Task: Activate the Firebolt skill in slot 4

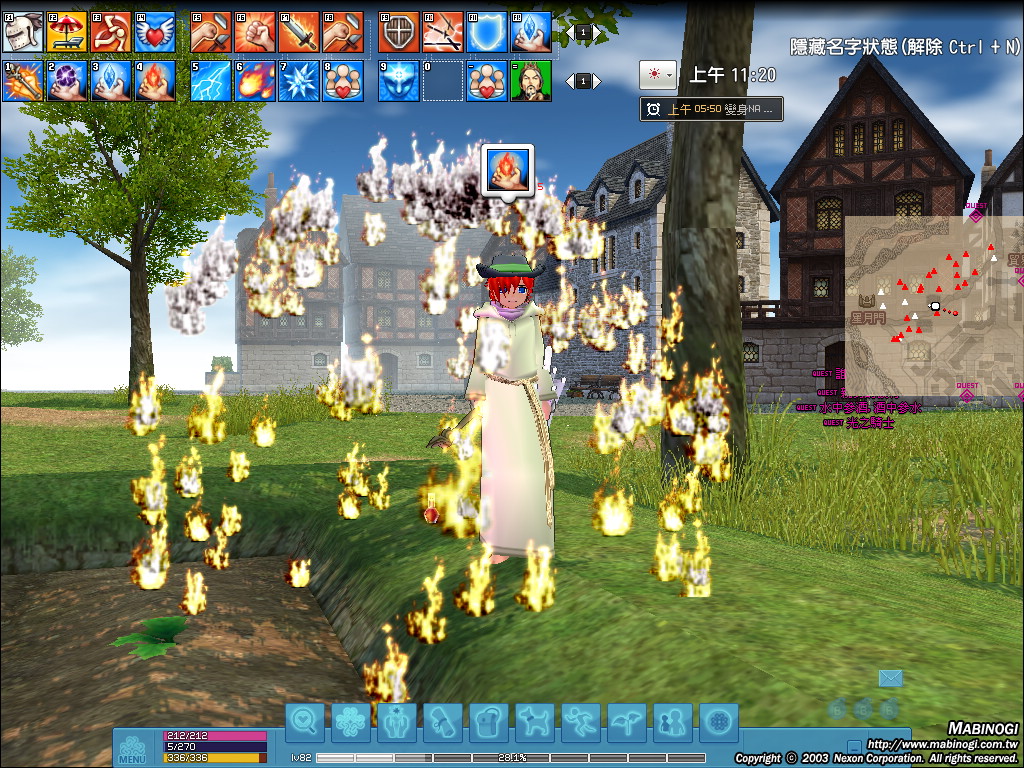Action: pyautogui.click(x=154, y=81)
